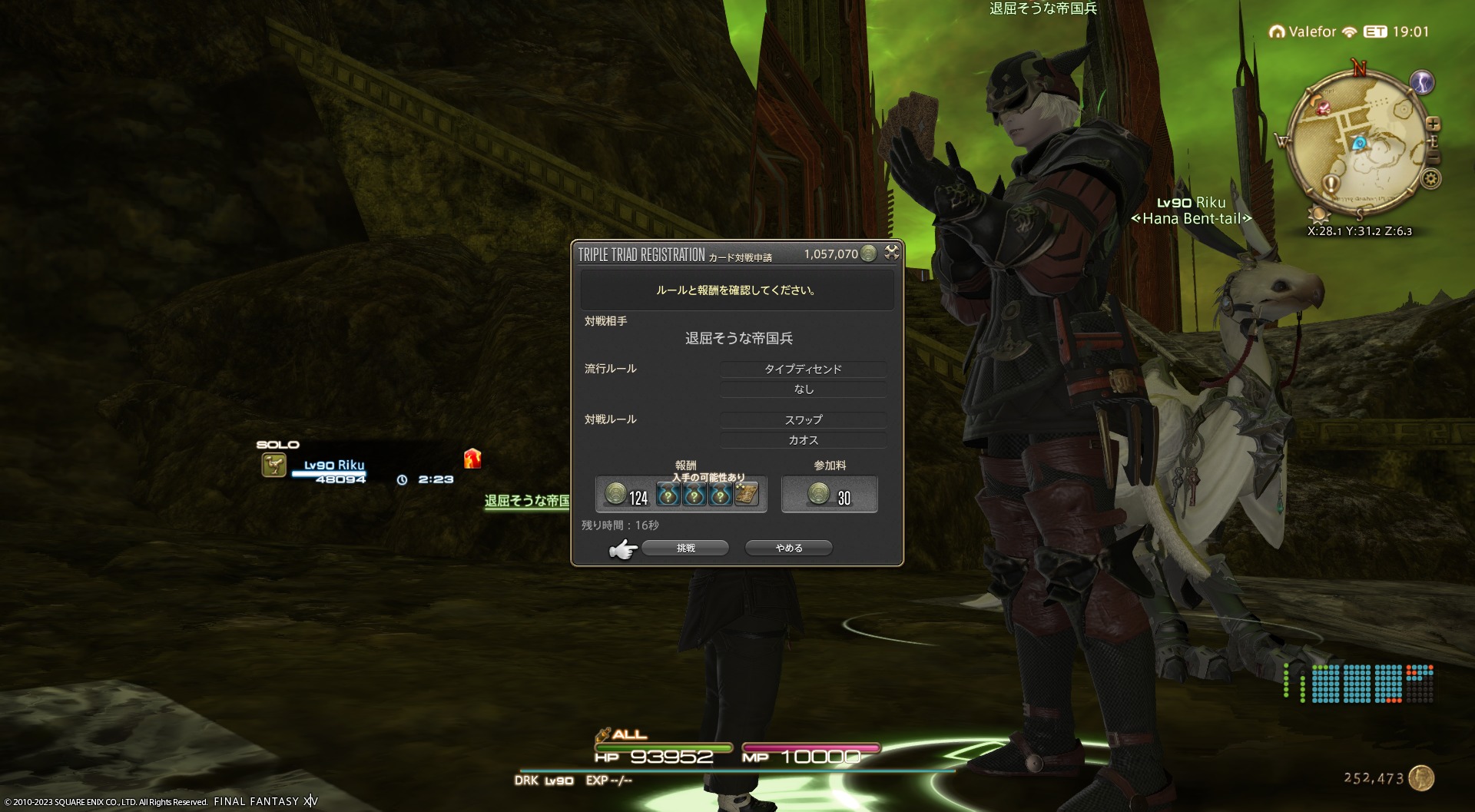Close the Triple Triad Registration window
This screenshot has width=1475, height=812.
[x=891, y=252]
